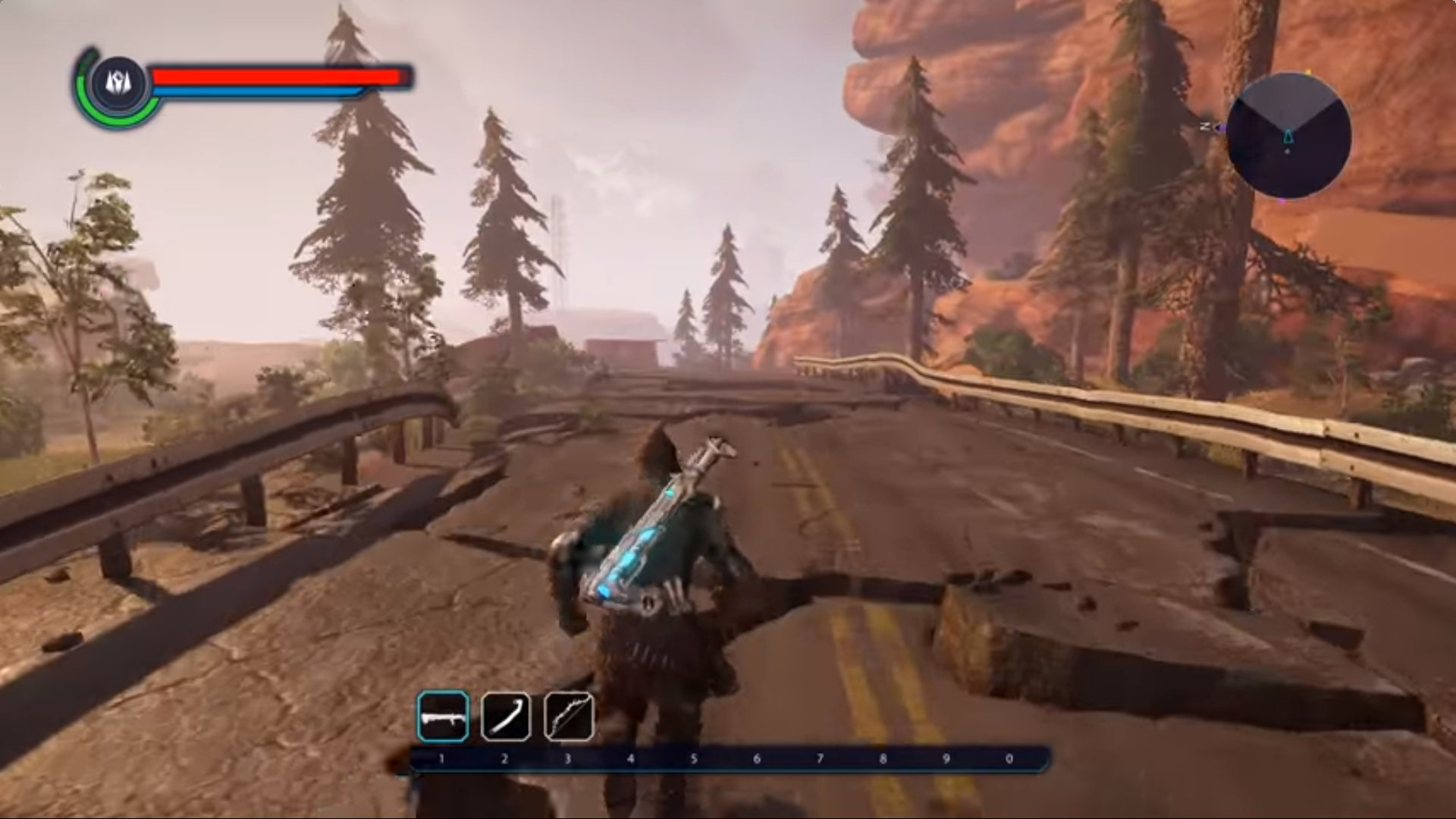Image resolution: width=1456 pixels, height=819 pixels.
Task: Open the circular minimap
Action: [1288, 136]
